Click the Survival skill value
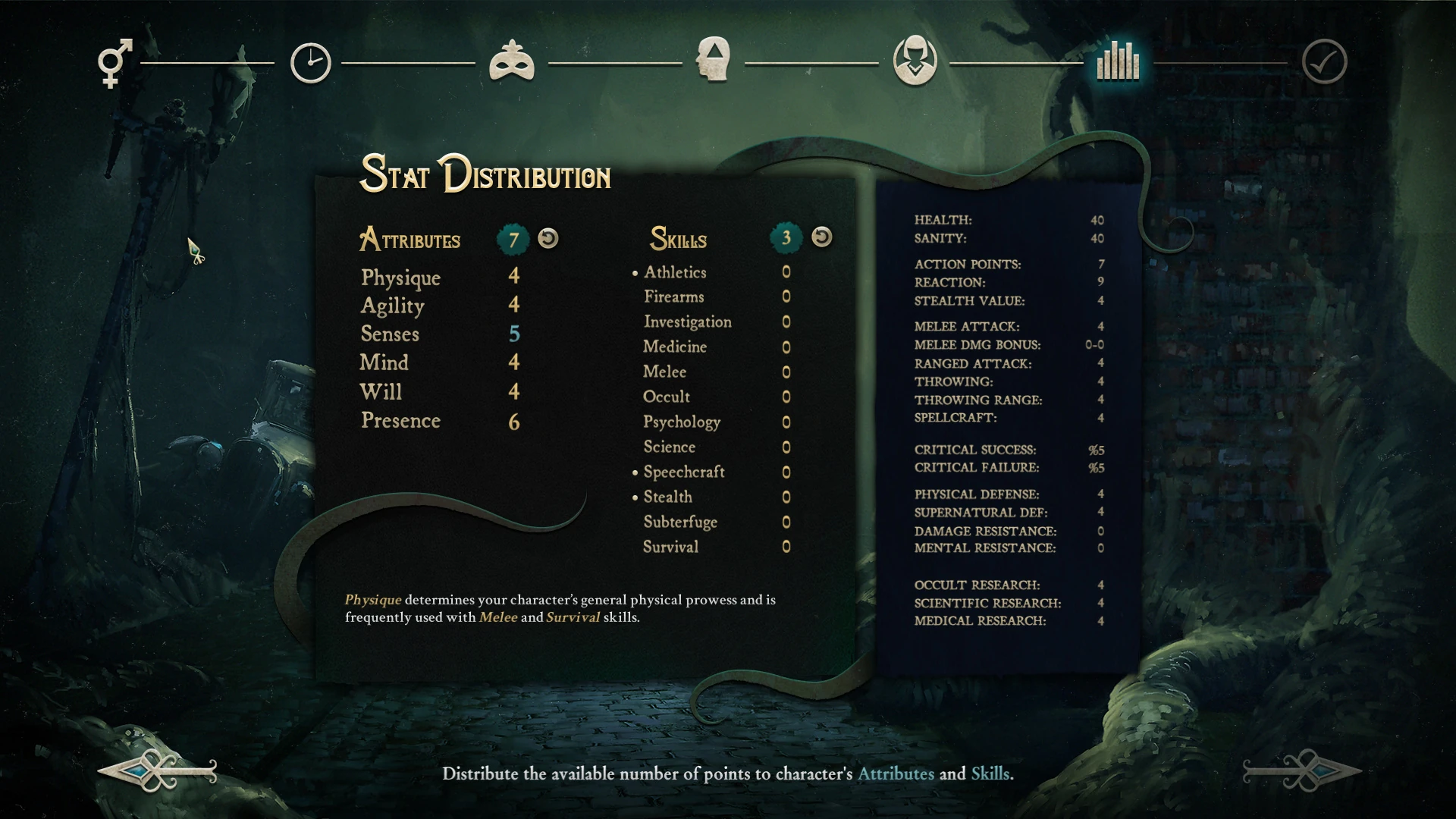Viewport: 1456px width, 819px height. click(x=786, y=547)
